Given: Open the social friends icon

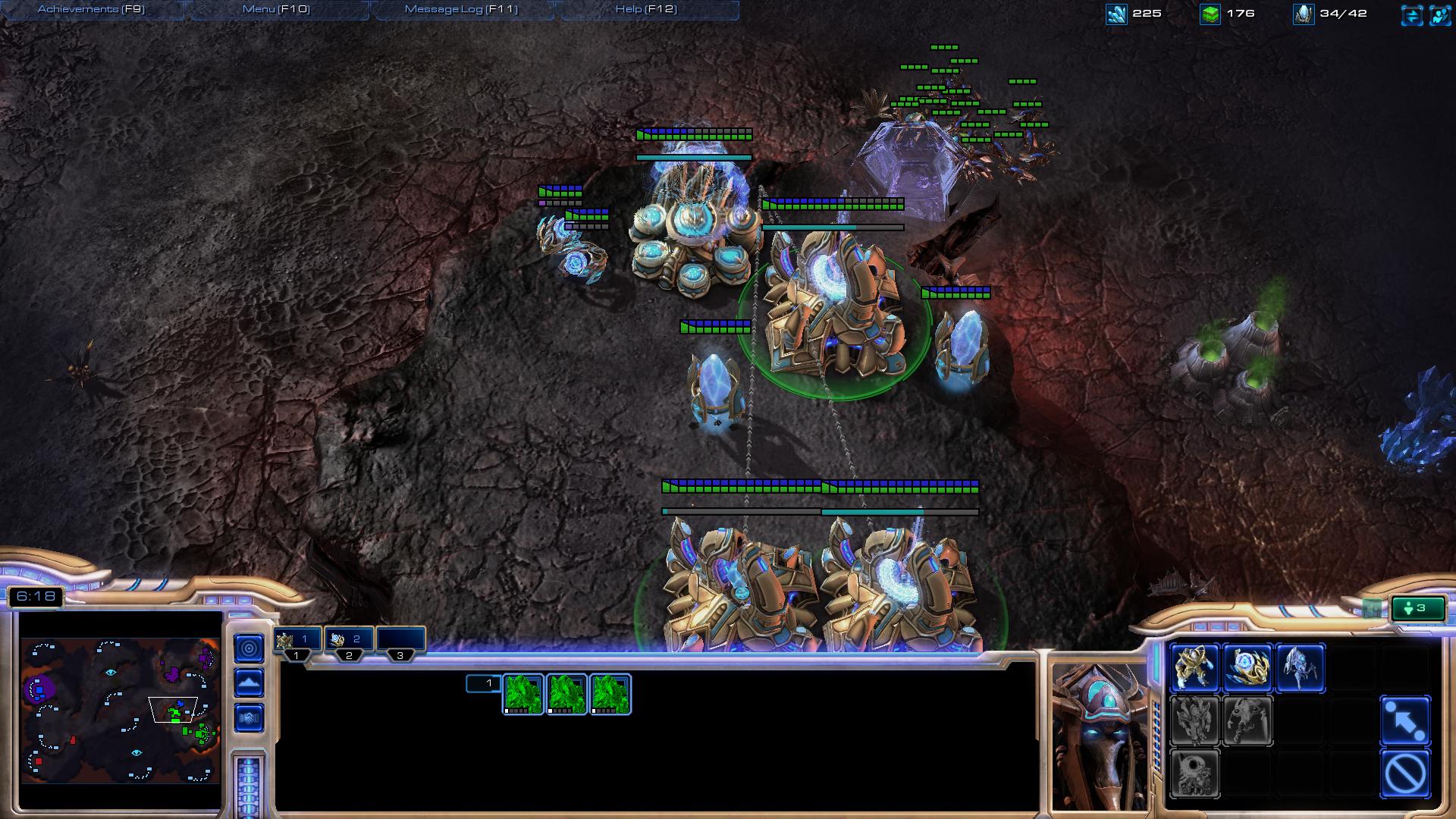Looking at the screenshot, I should click(x=1439, y=14).
